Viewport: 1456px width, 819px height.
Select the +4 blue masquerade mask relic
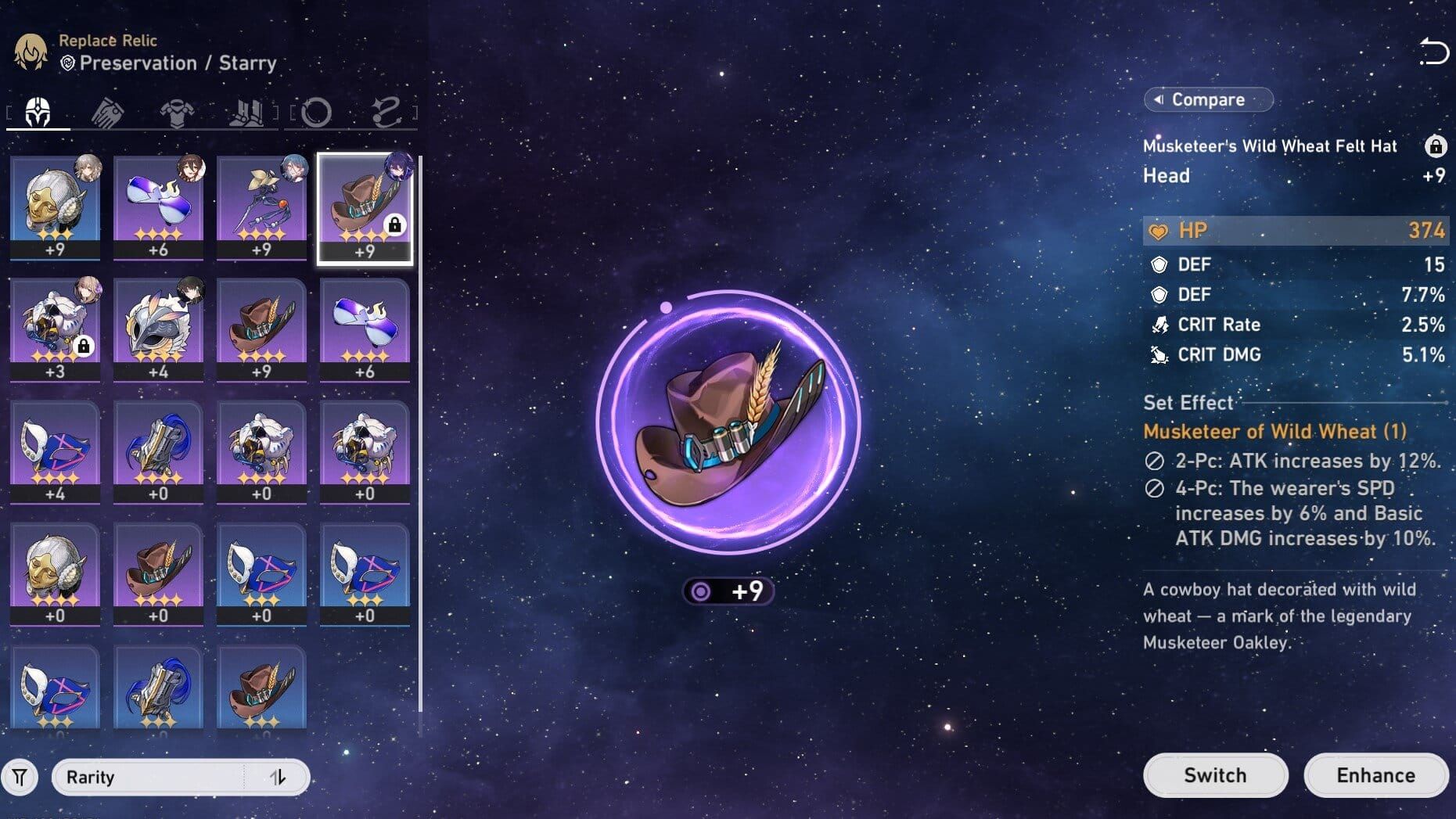pos(55,451)
